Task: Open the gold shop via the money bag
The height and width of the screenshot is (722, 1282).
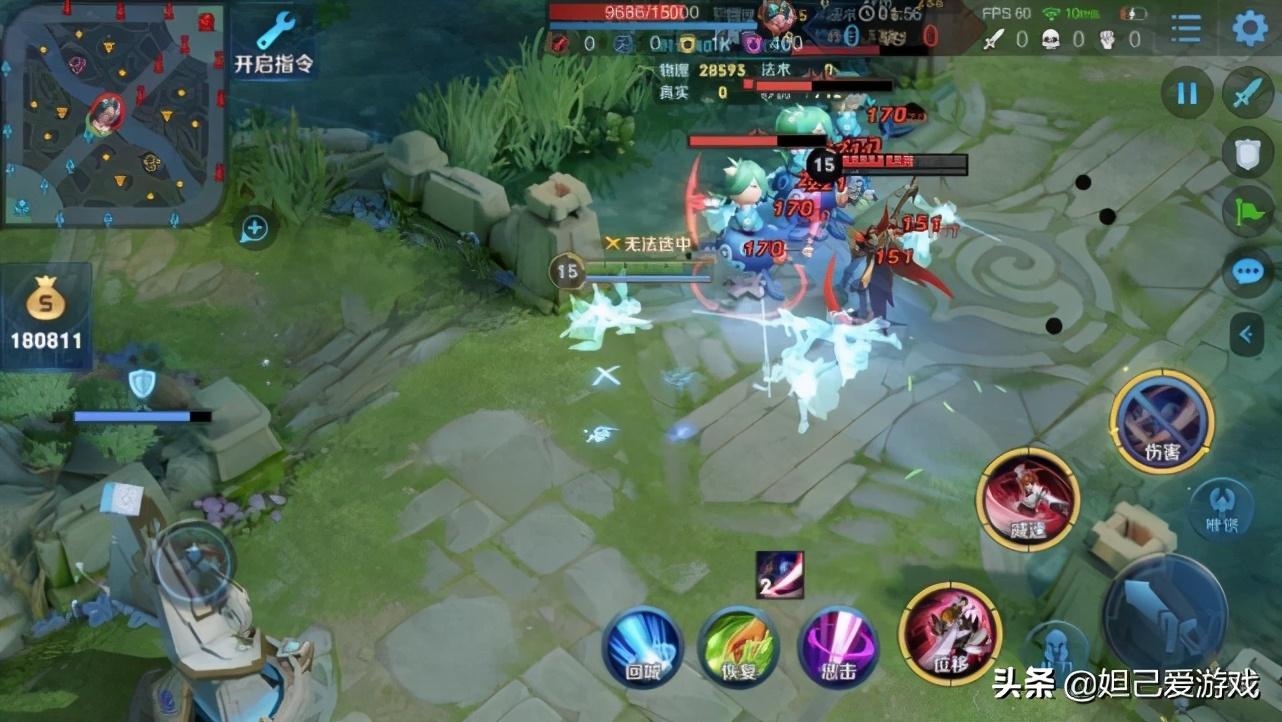Action: [x=45, y=313]
